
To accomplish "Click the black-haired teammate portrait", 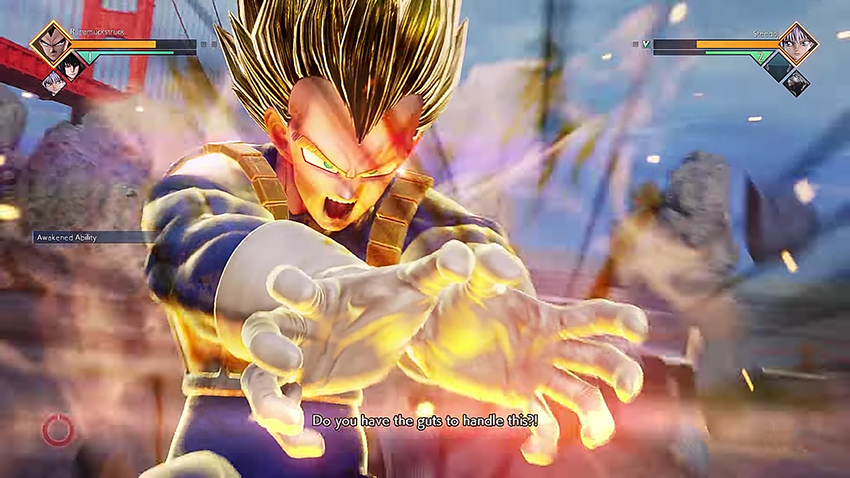I will click(x=71, y=66).
